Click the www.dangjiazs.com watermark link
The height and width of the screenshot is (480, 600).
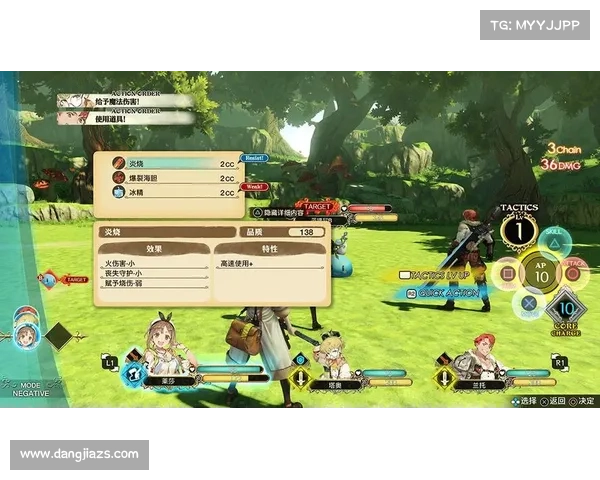point(79,454)
